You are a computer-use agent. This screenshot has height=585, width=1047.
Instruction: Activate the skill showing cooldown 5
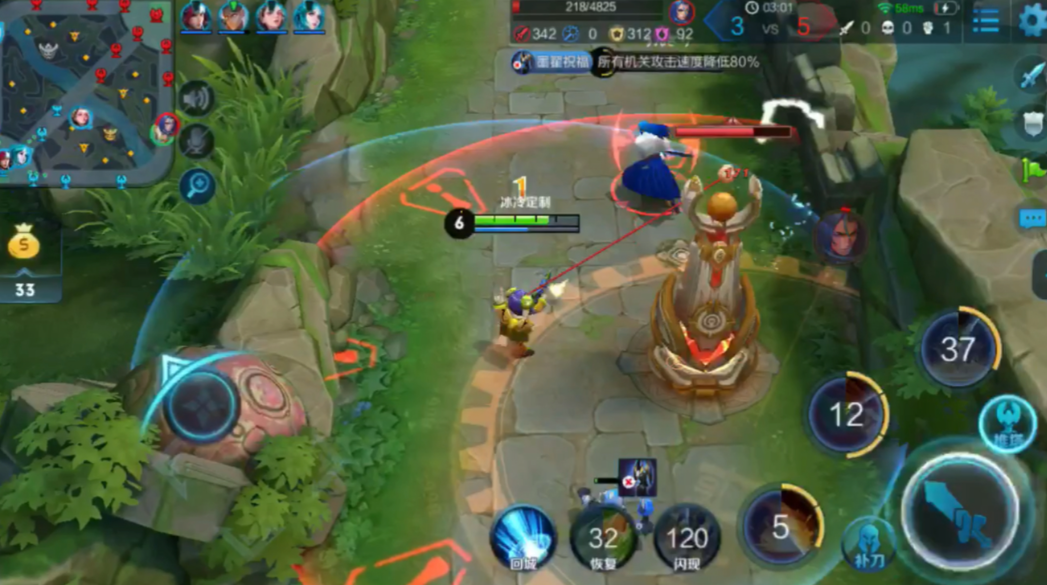click(x=781, y=527)
